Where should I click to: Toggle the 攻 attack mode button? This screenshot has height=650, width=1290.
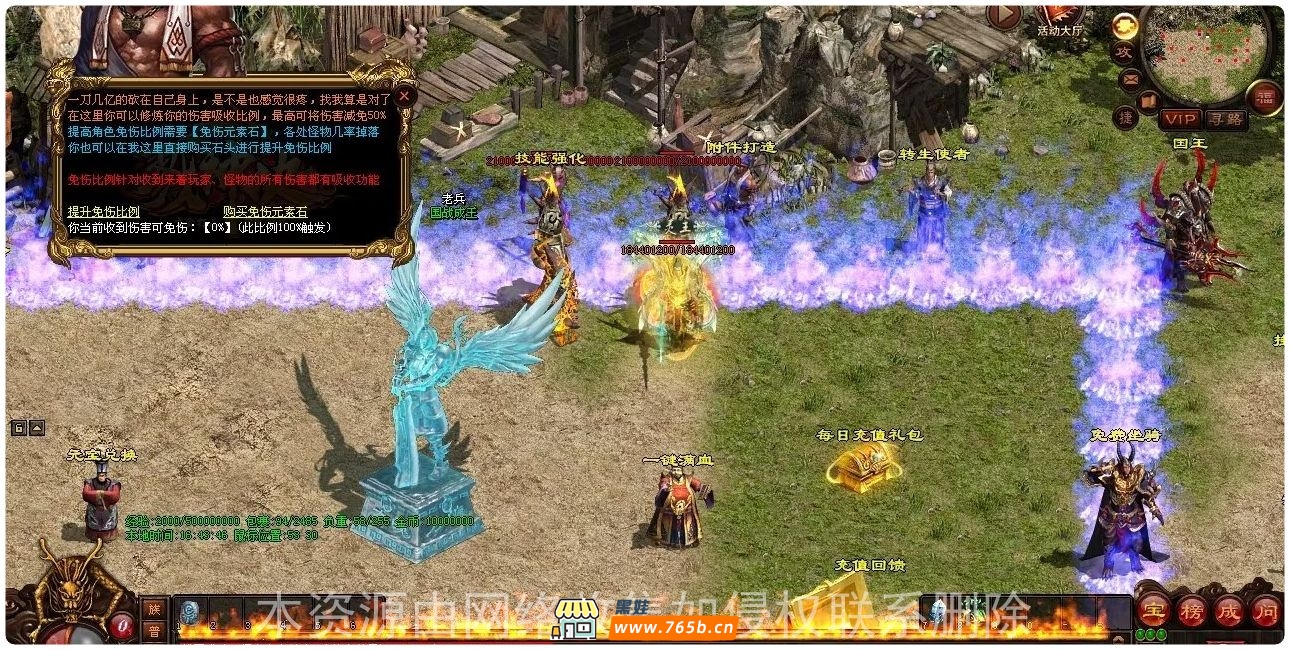click(x=1124, y=52)
